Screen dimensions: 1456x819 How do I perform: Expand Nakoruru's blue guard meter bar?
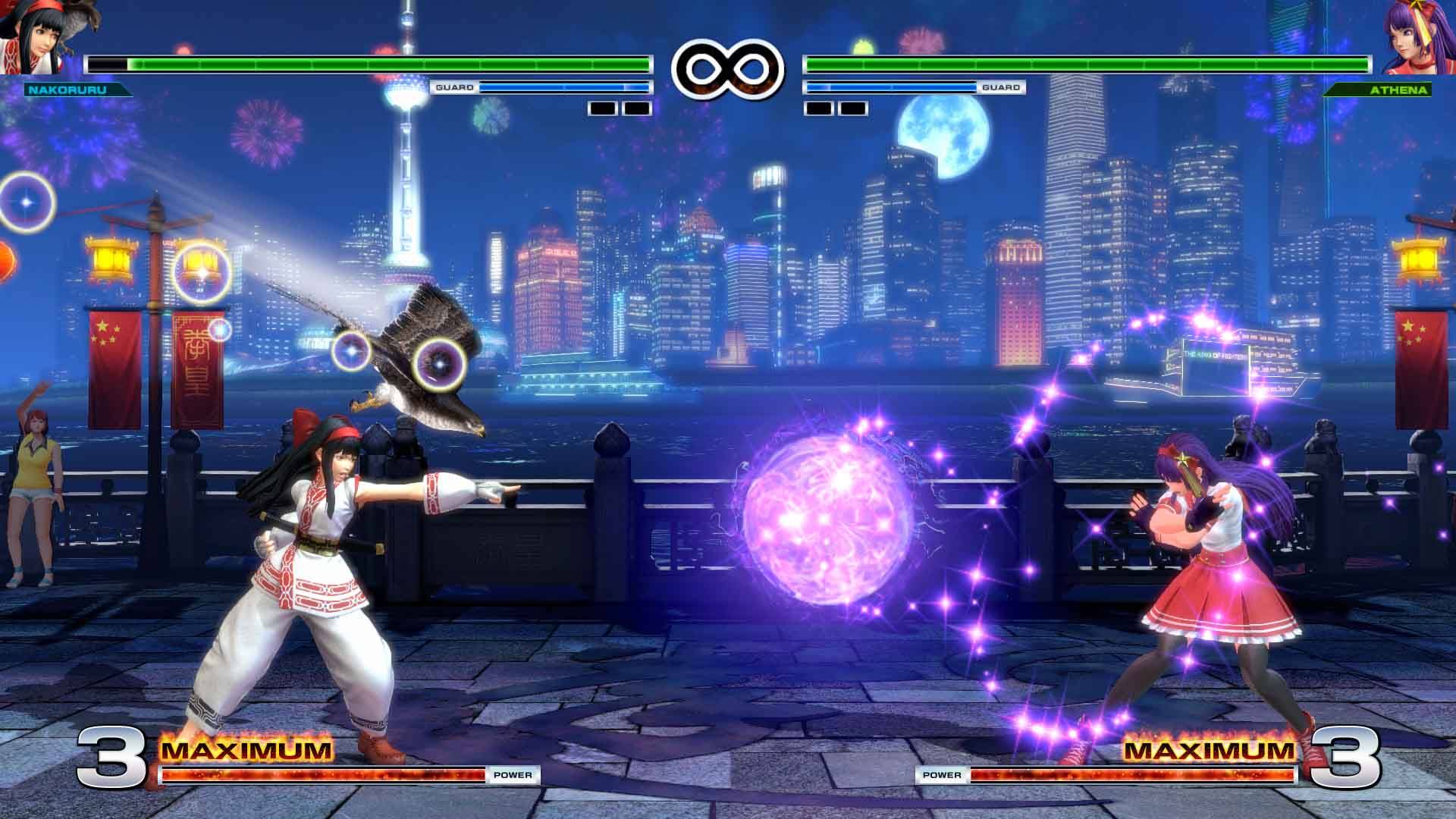565,88
